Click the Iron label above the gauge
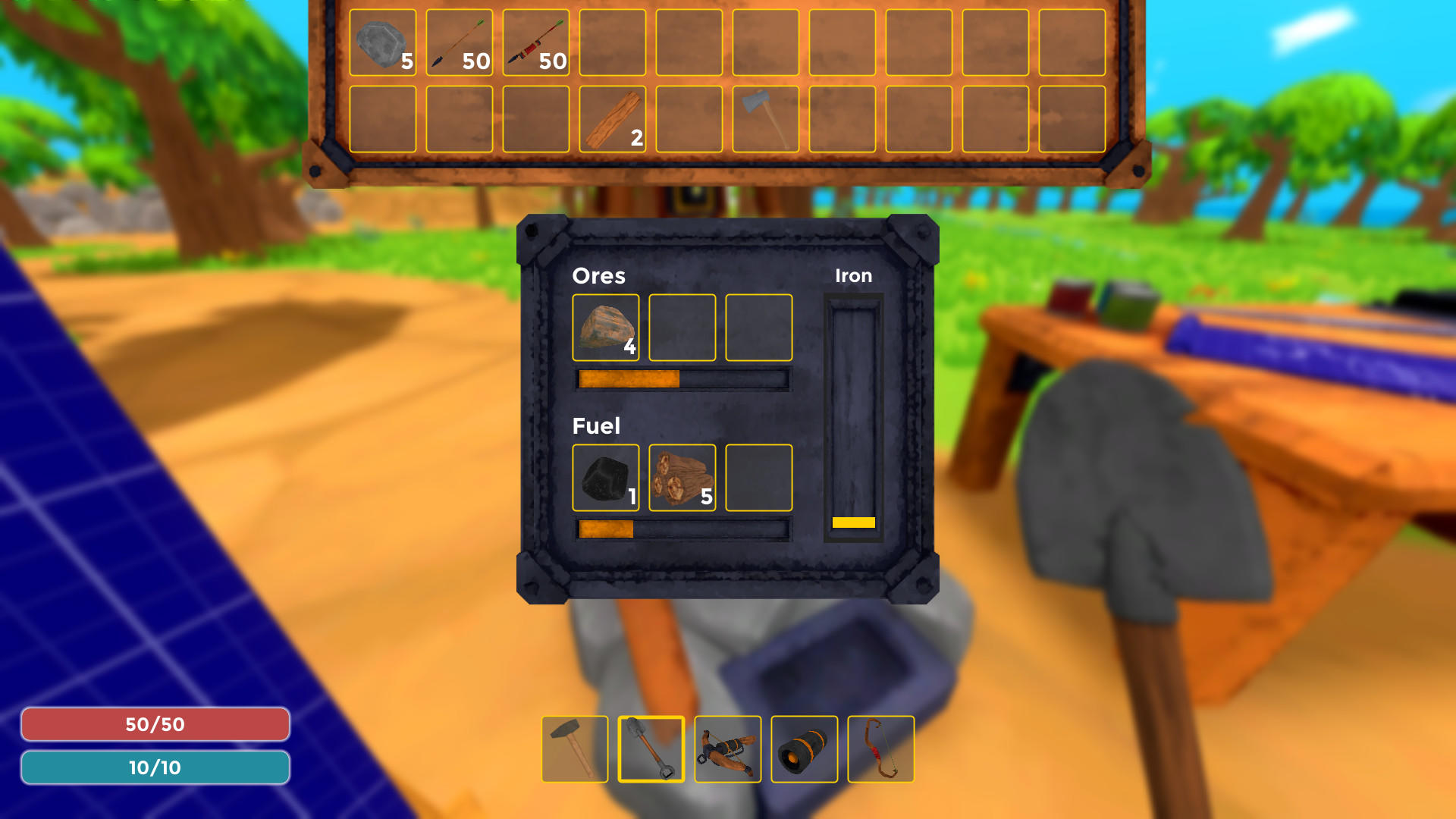The image size is (1456, 819). [854, 276]
